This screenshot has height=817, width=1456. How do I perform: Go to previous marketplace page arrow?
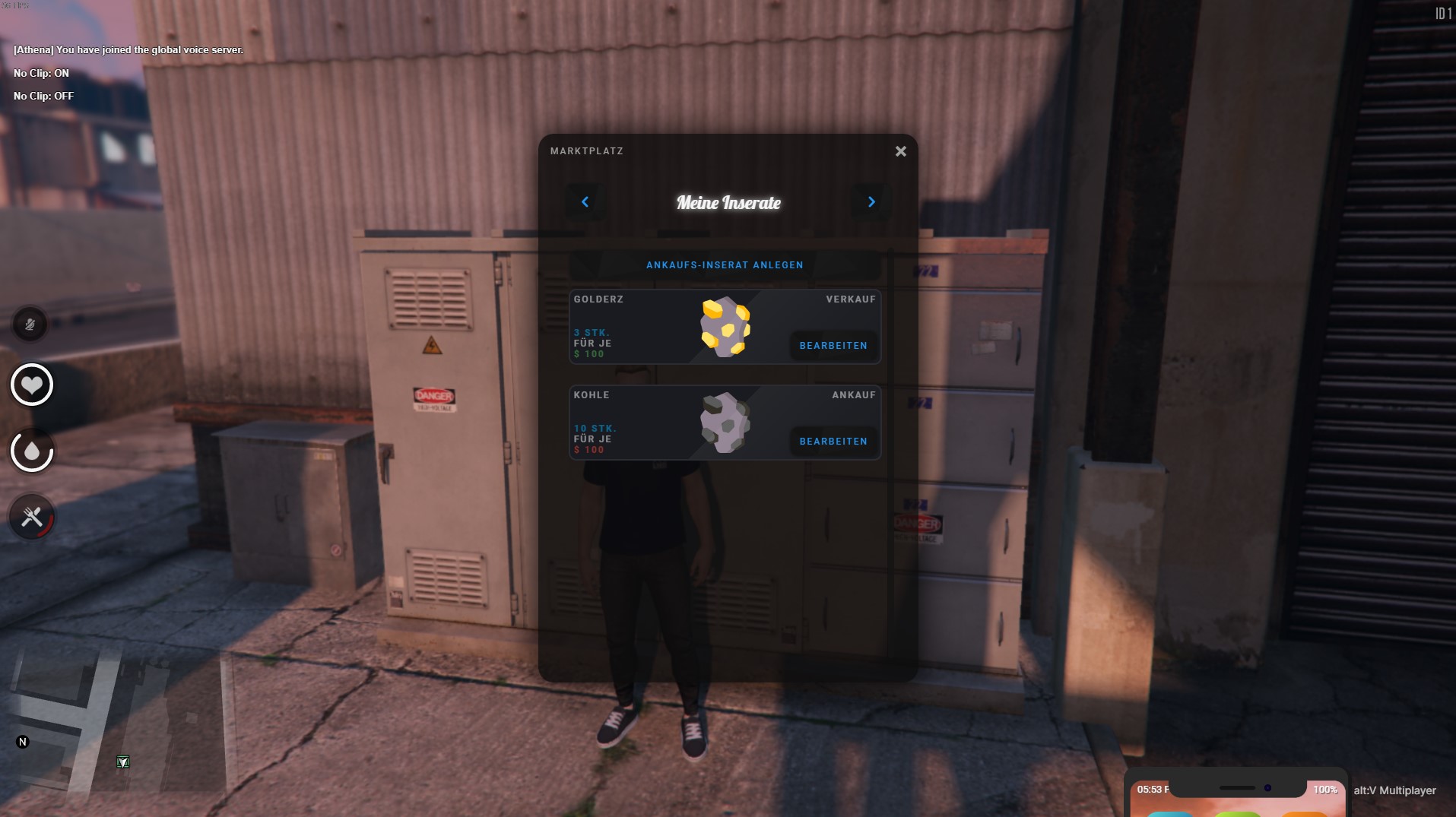pyautogui.click(x=585, y=202)
